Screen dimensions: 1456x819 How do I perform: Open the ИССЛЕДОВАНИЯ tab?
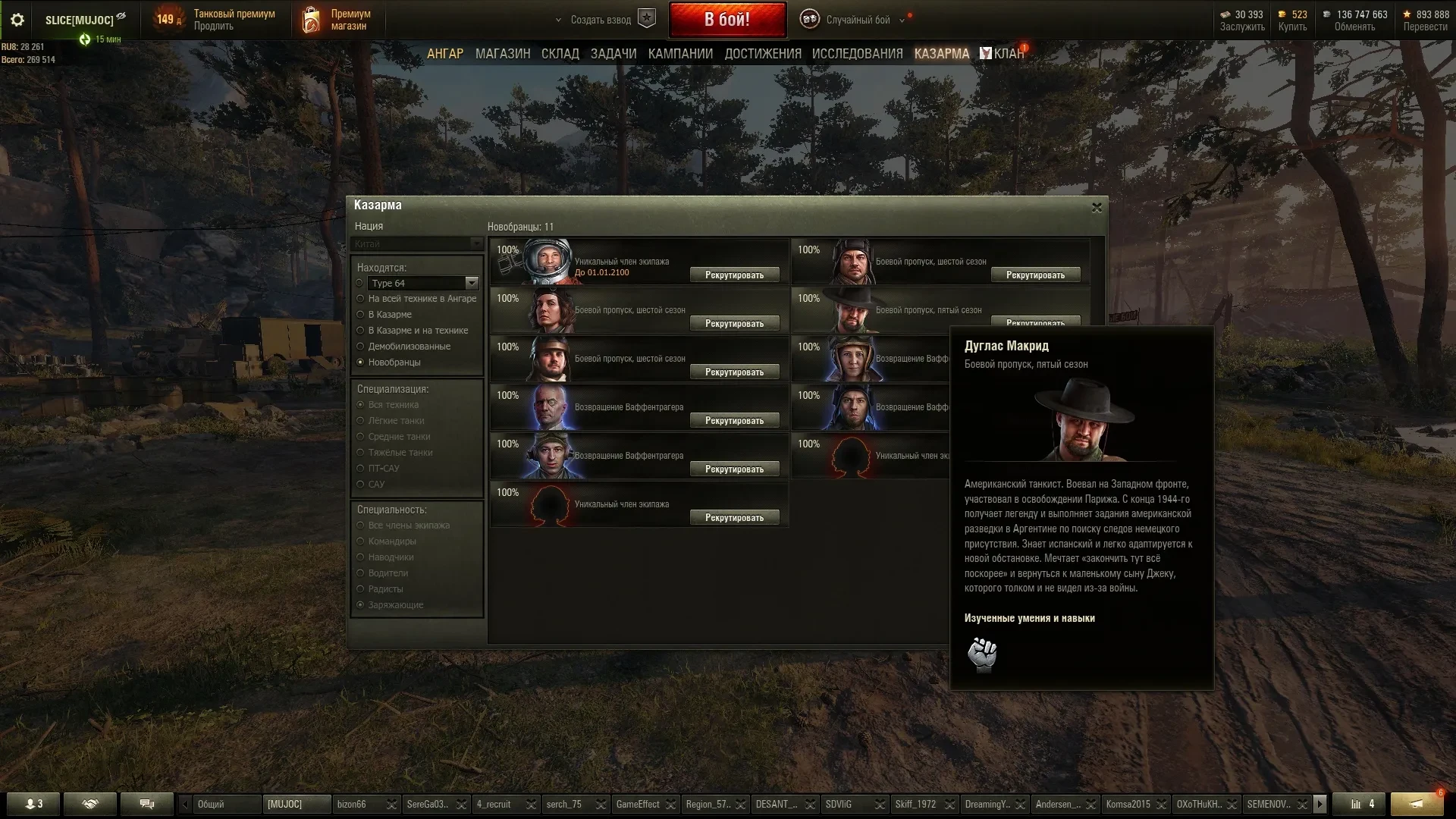tap(857, 54)
